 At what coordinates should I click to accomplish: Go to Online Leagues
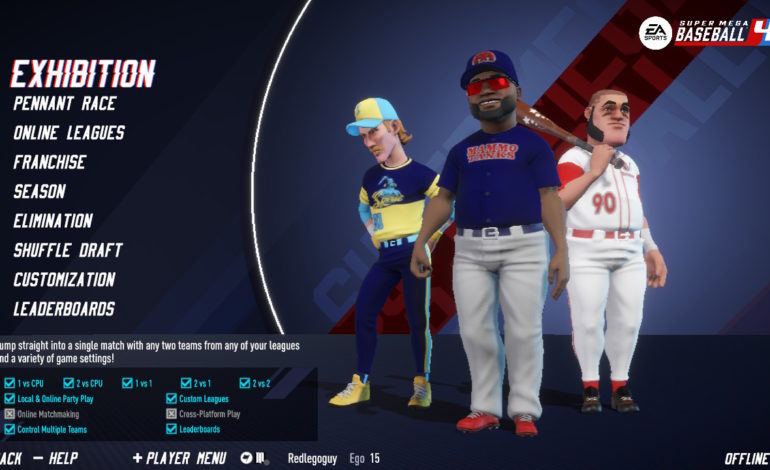pos(69,132)
